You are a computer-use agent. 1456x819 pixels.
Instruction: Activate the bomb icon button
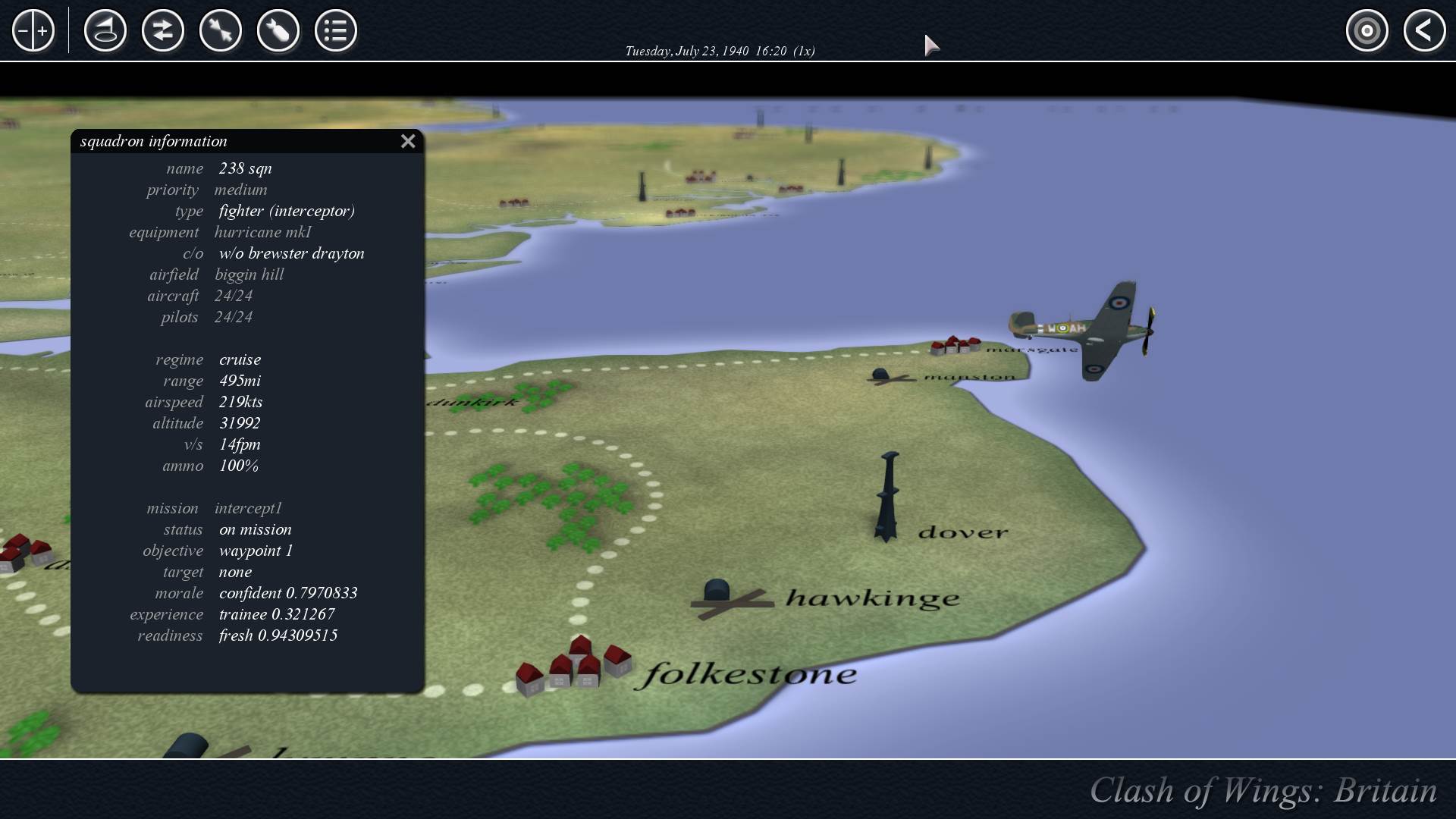(x=278, y=31)
